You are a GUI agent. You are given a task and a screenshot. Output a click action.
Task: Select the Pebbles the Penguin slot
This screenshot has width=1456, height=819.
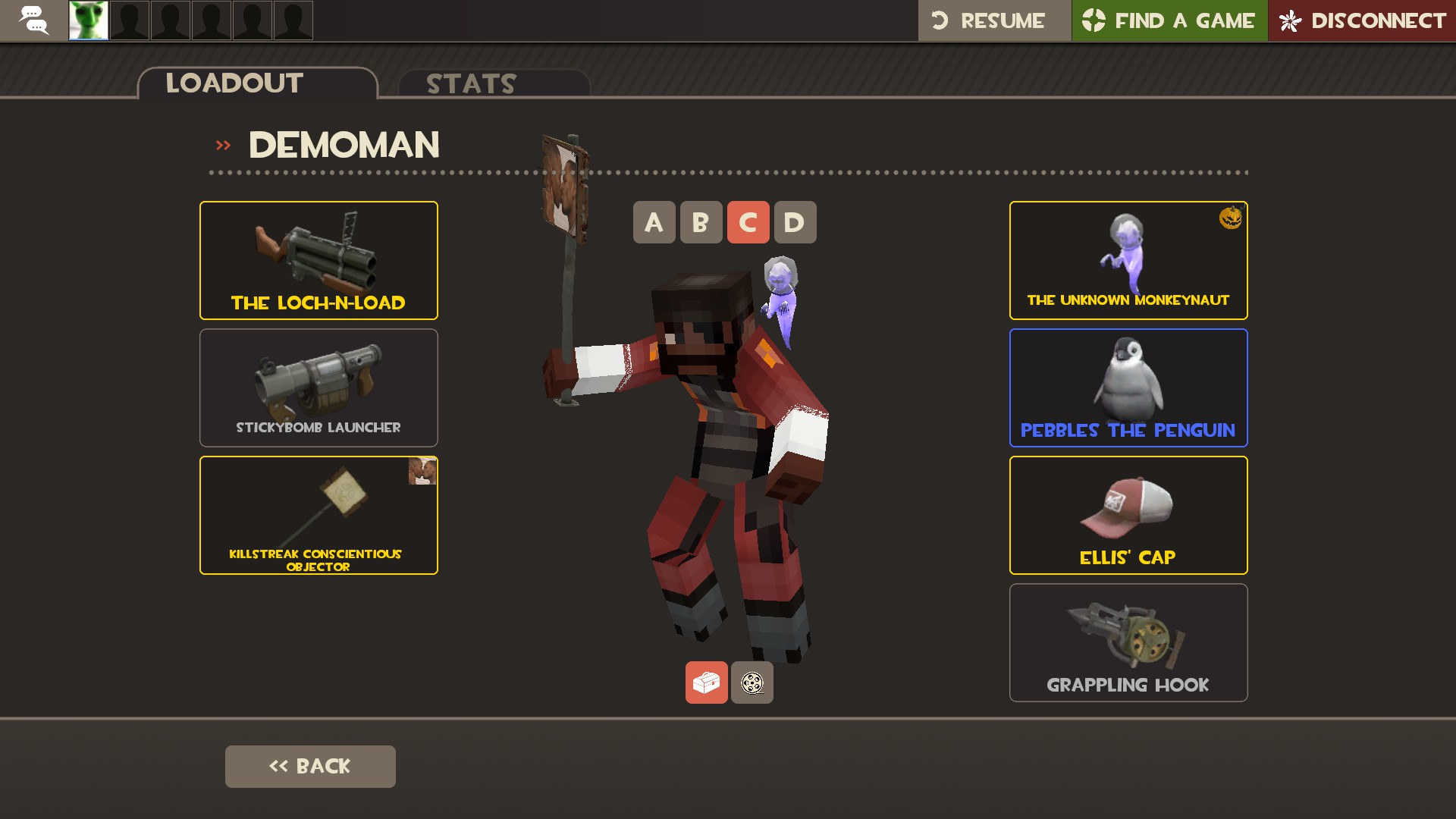click(1128, 388)
